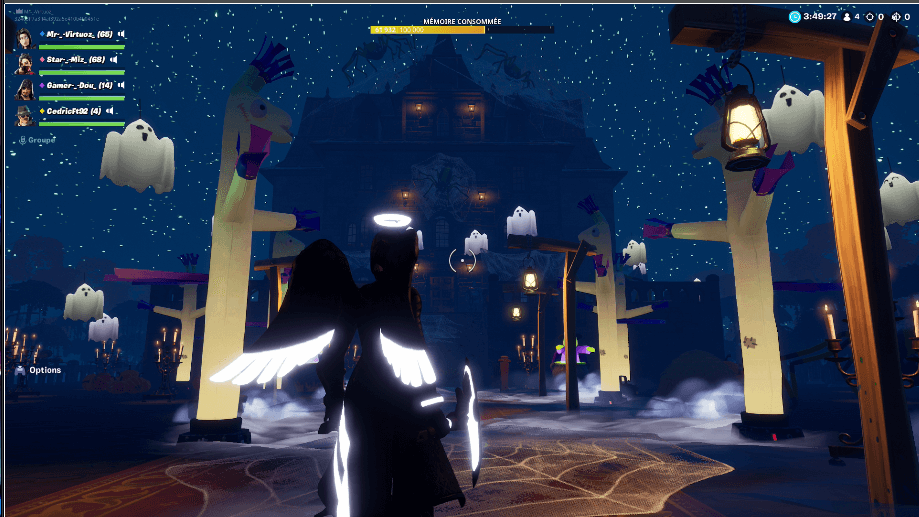Screen dimensions: 919x517
Task: Select Gamer-_-Dou_ in the squad list
Action: tap(77, 86)
